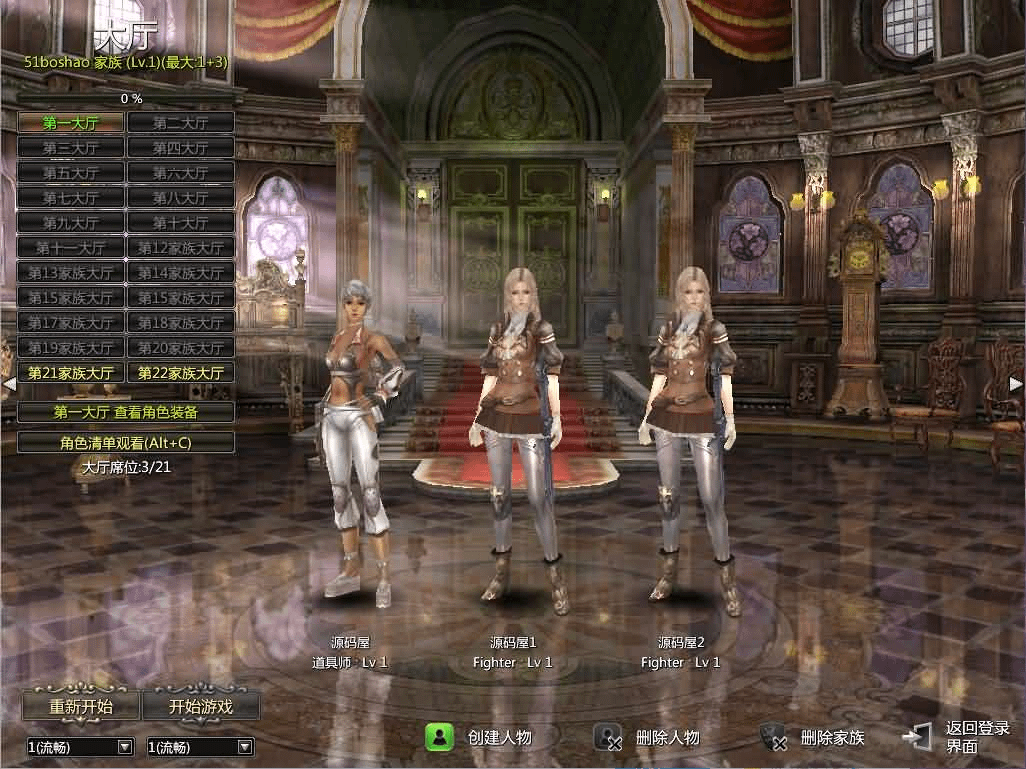
Task: Click the right-pointing hall scroll arrow
Action: click(x=1015, y=384)
